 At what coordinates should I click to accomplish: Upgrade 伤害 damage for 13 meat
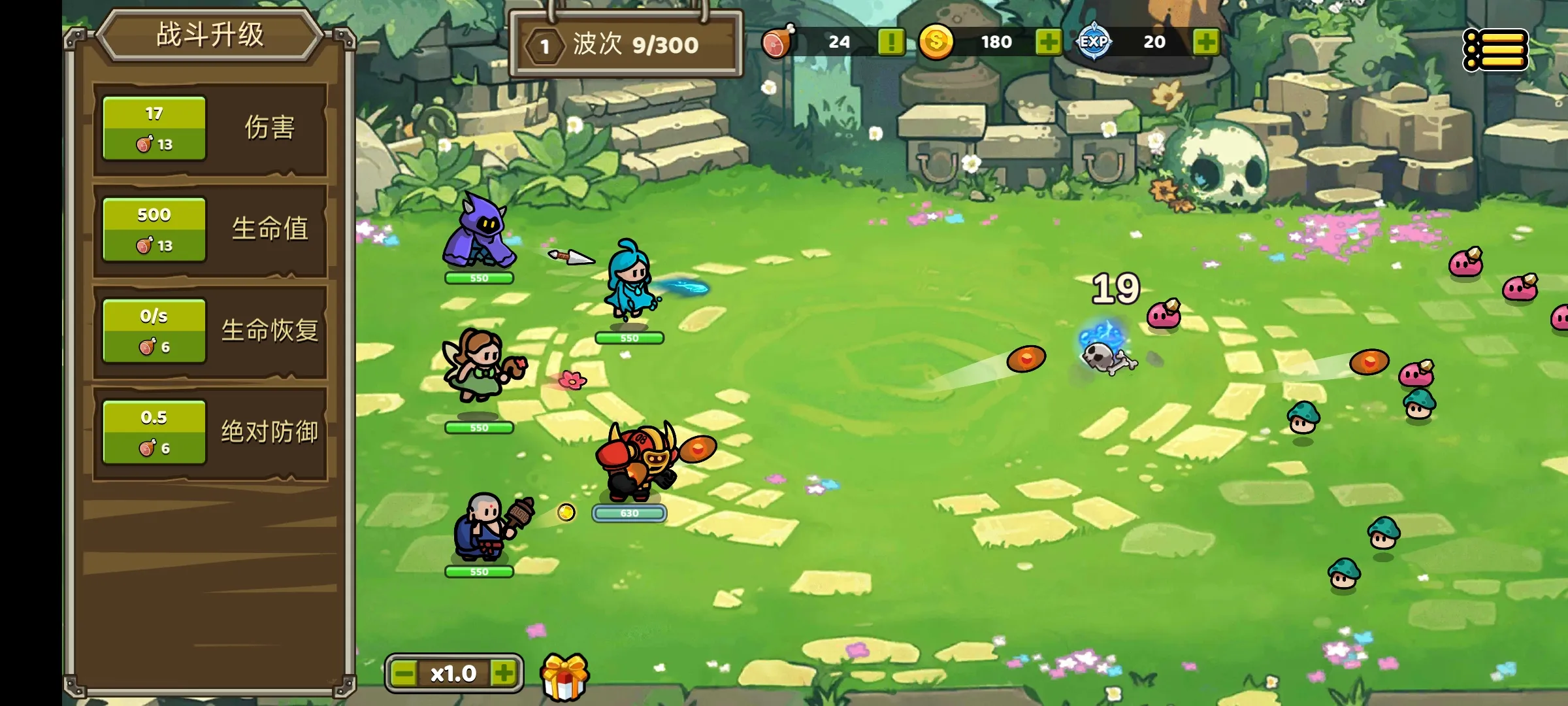coord(154,128)
